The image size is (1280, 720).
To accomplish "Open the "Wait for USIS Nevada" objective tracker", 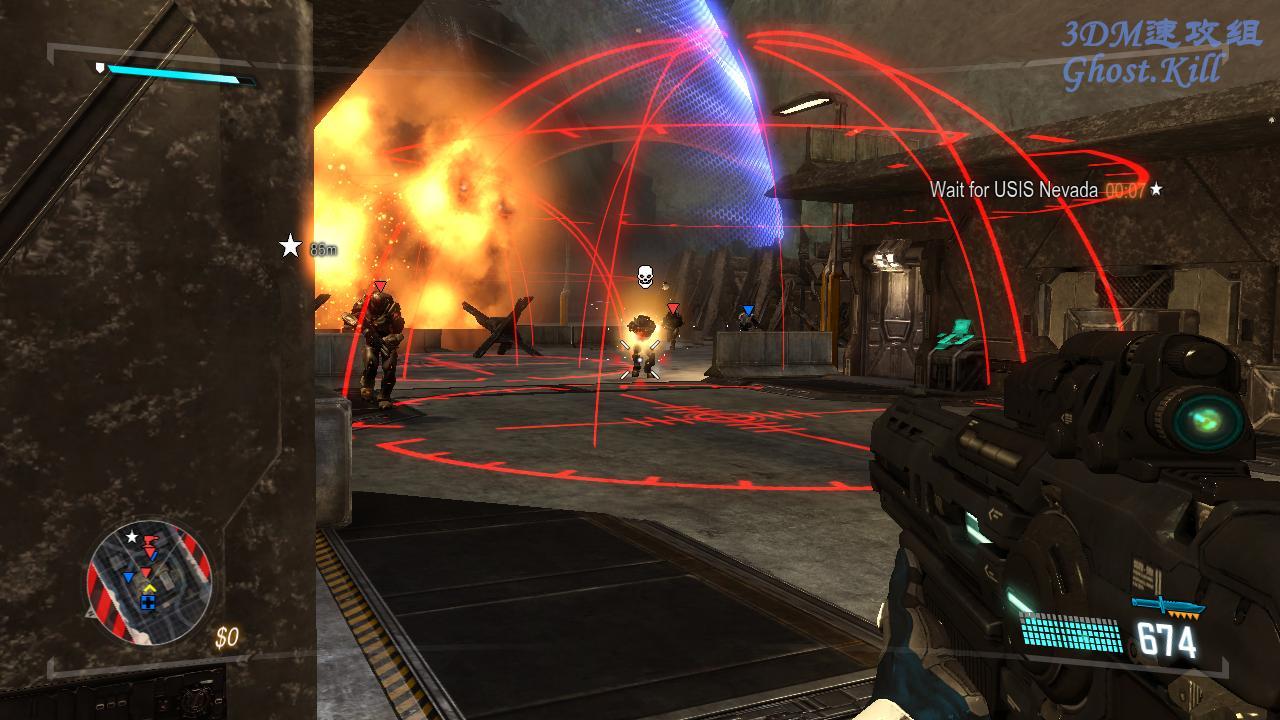I will 1013,190.
